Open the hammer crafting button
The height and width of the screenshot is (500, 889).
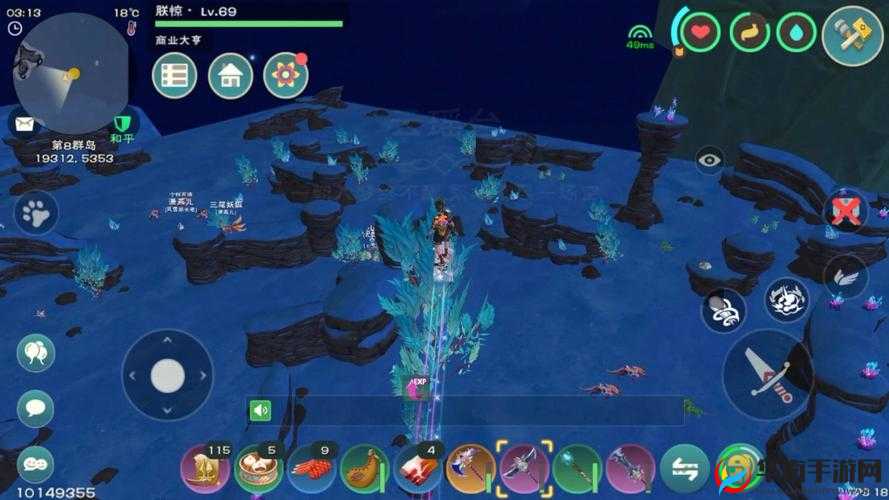coord(851,36)
